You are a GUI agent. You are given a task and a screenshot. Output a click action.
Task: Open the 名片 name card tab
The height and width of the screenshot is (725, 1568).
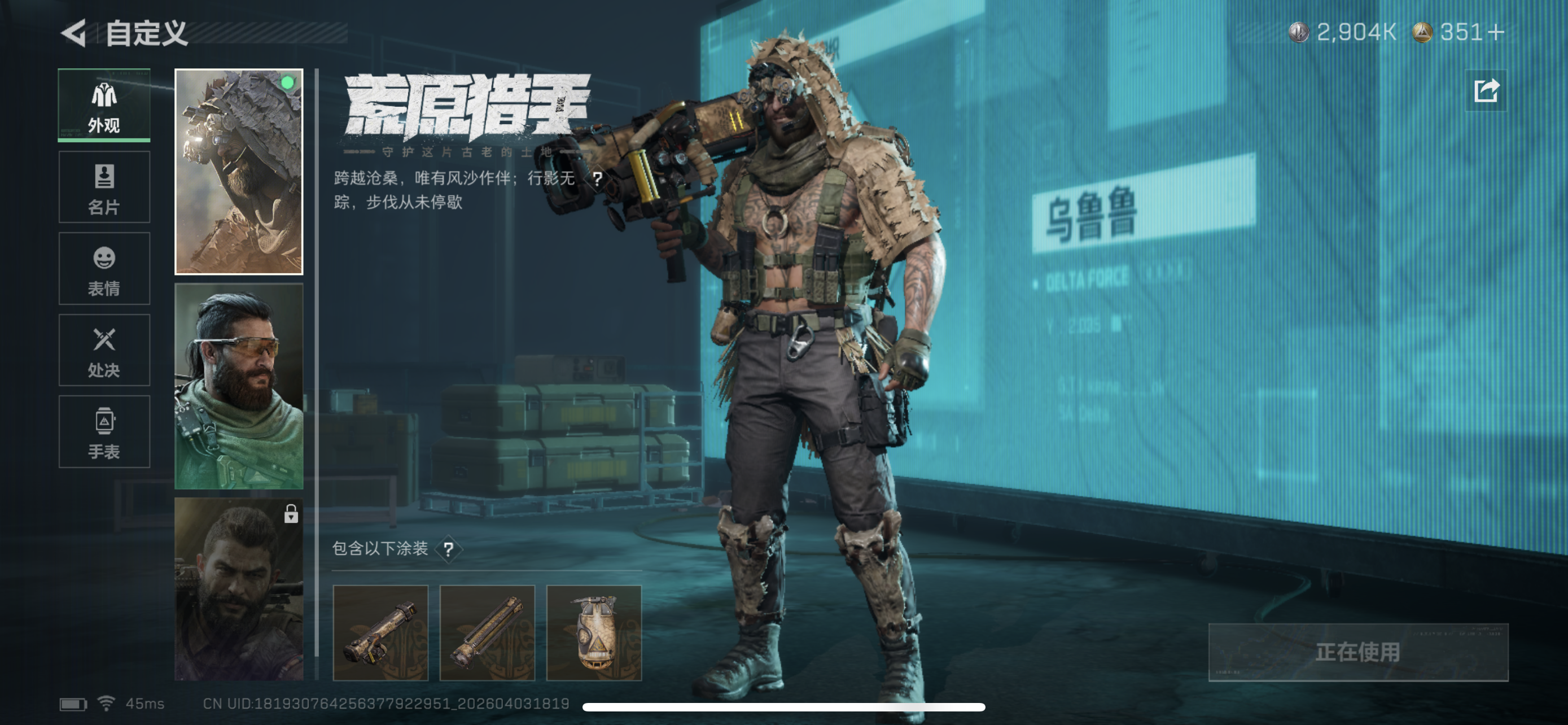104,187
